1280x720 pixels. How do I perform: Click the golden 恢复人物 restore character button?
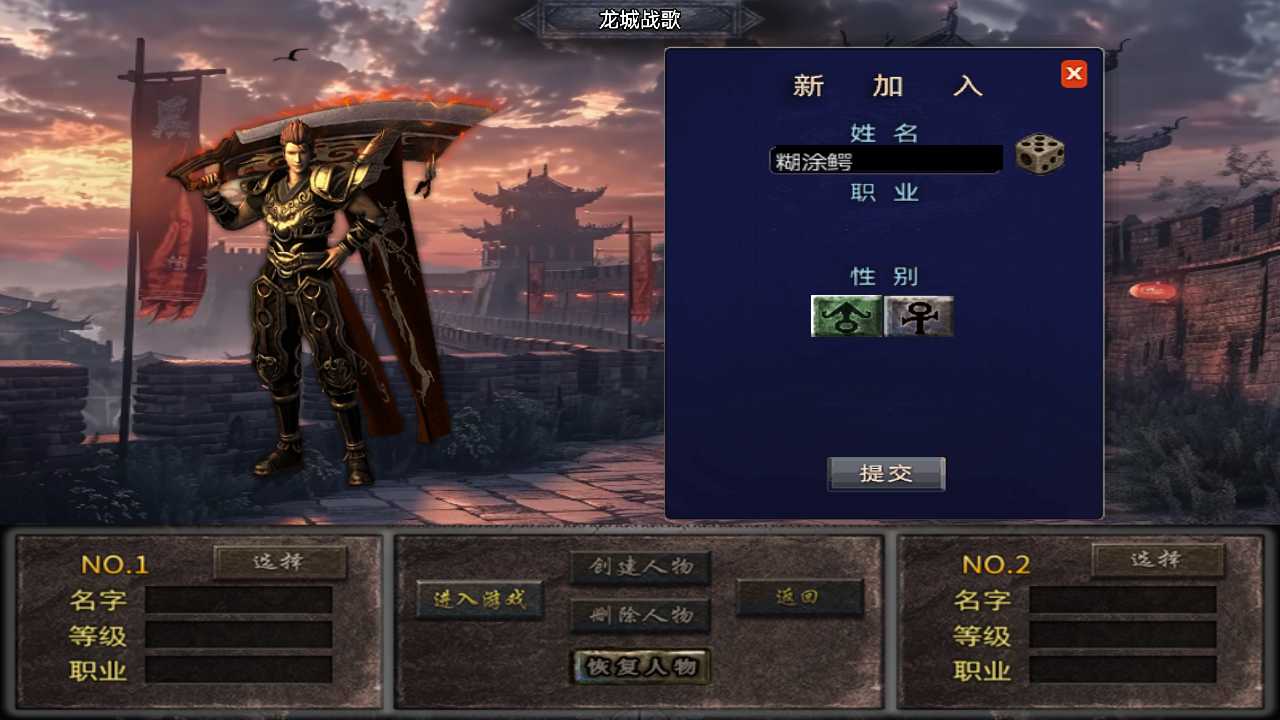[x=640, y=667]
